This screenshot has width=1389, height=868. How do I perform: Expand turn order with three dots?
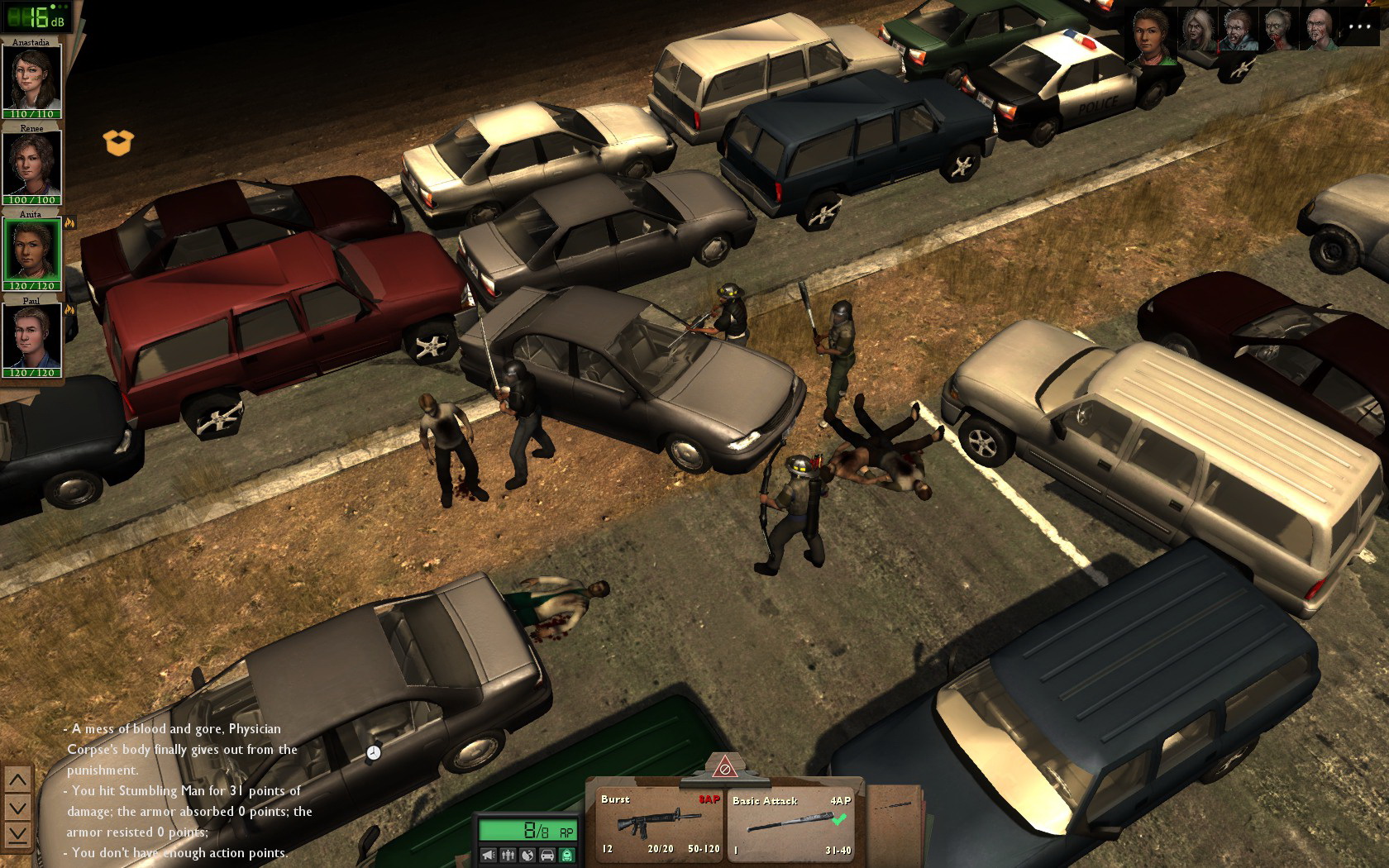1359,27
